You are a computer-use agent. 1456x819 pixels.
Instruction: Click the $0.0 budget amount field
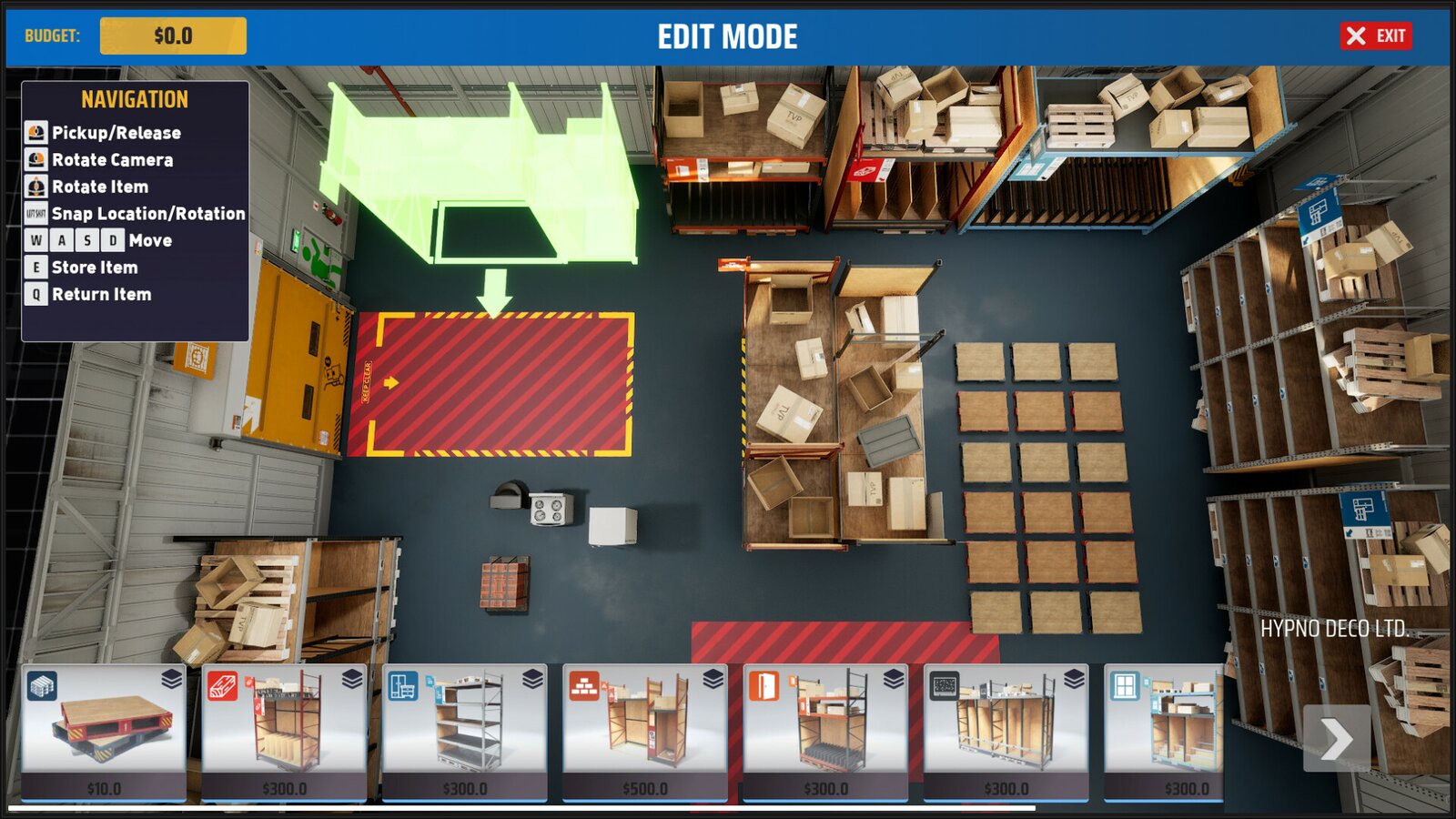coord(175,35)
